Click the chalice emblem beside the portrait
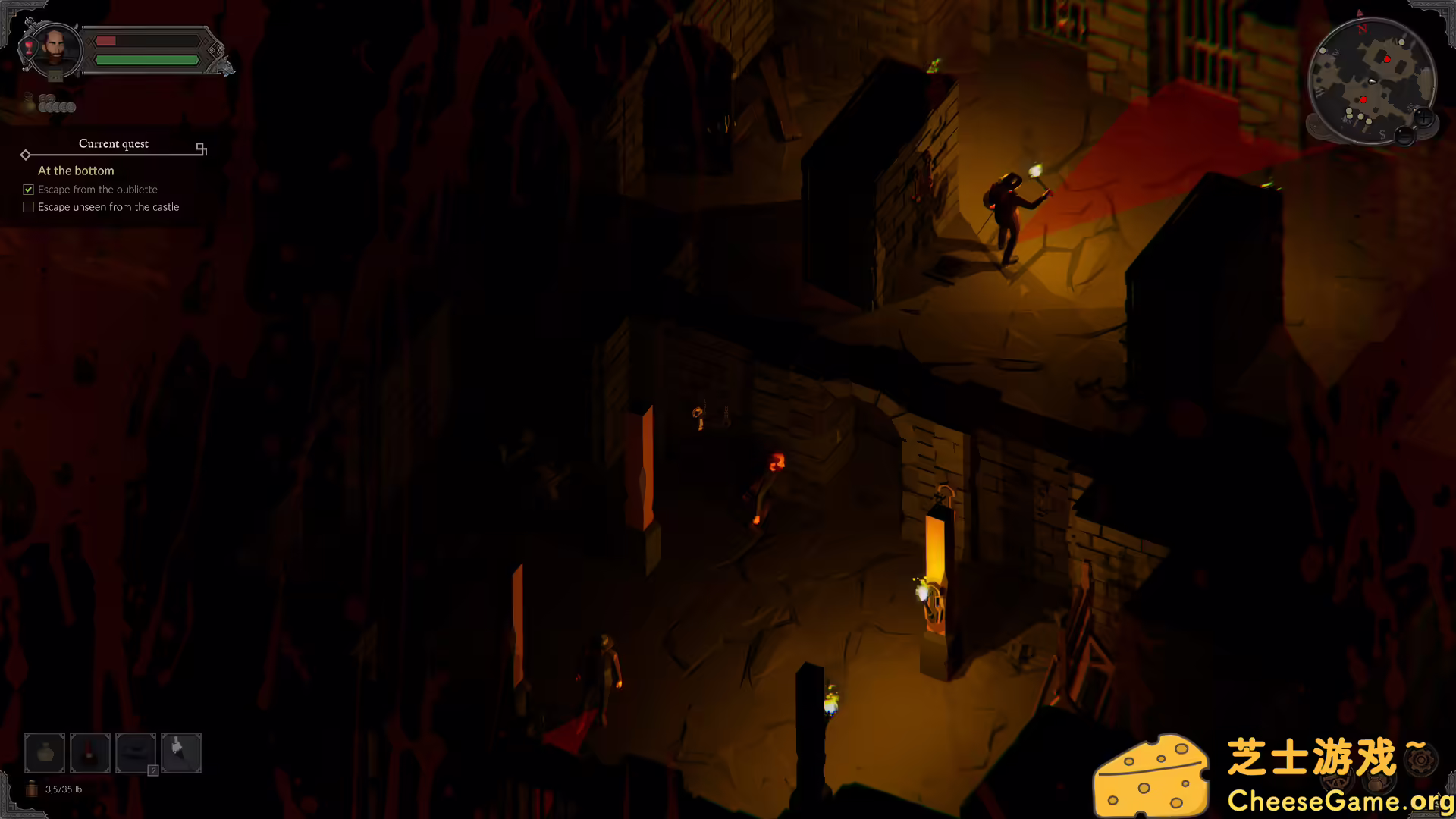This screenshot has height=819, width=1456. click(x=29, y=48)
